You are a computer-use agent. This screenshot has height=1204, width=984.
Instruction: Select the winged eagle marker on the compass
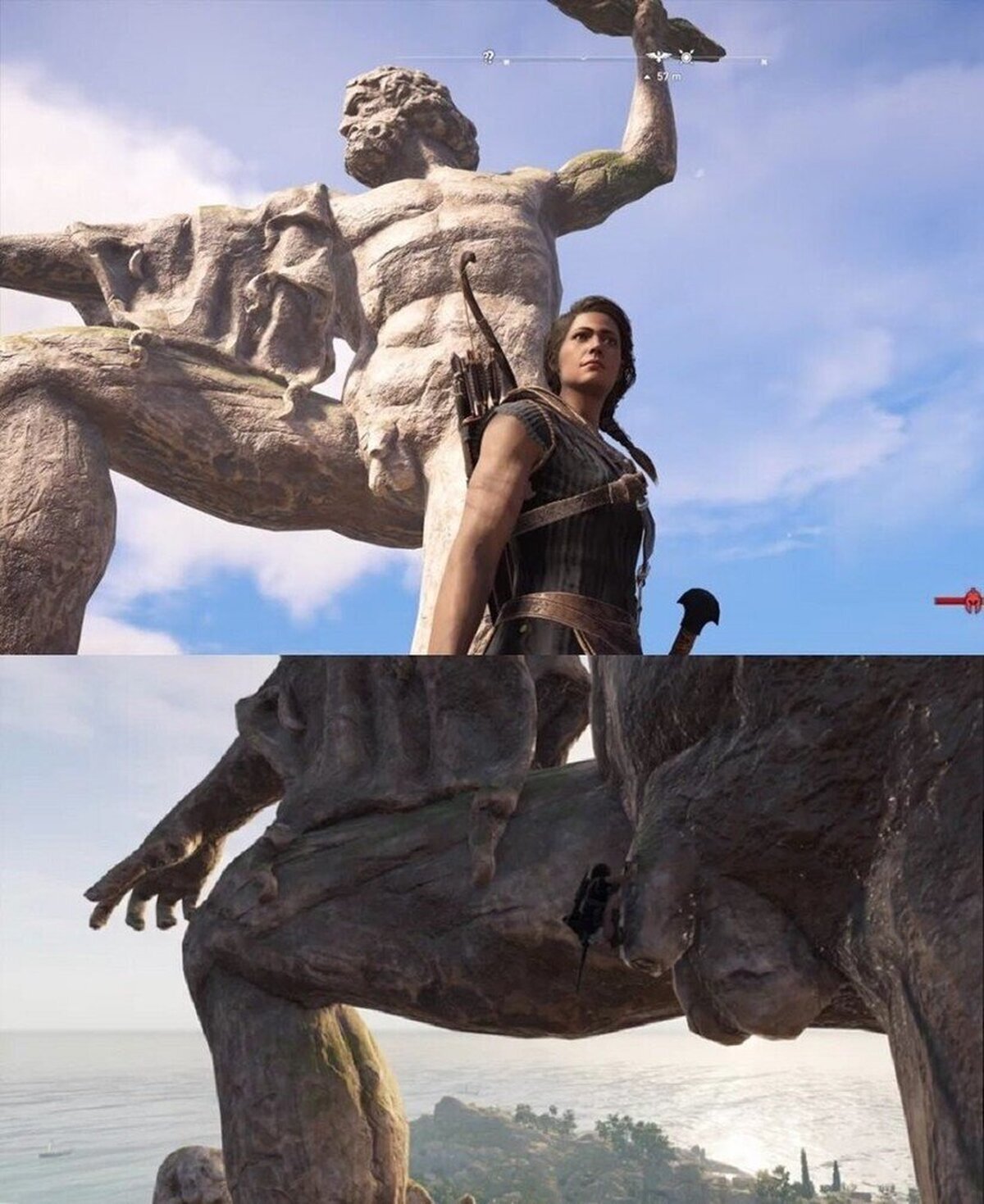pyautogui.click(x=655, y=57)
